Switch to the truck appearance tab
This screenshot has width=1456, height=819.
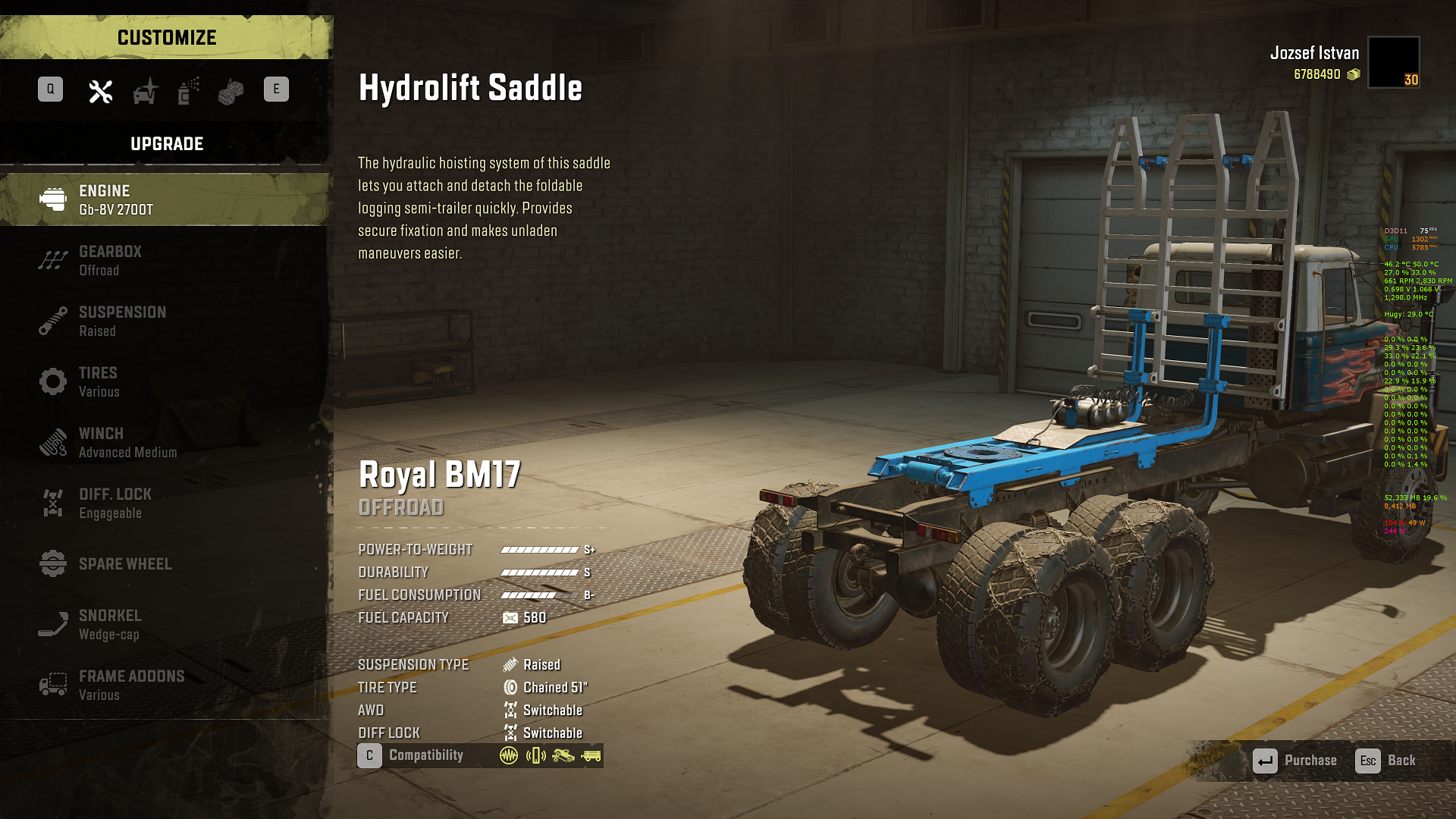click(x=145, y=91)
